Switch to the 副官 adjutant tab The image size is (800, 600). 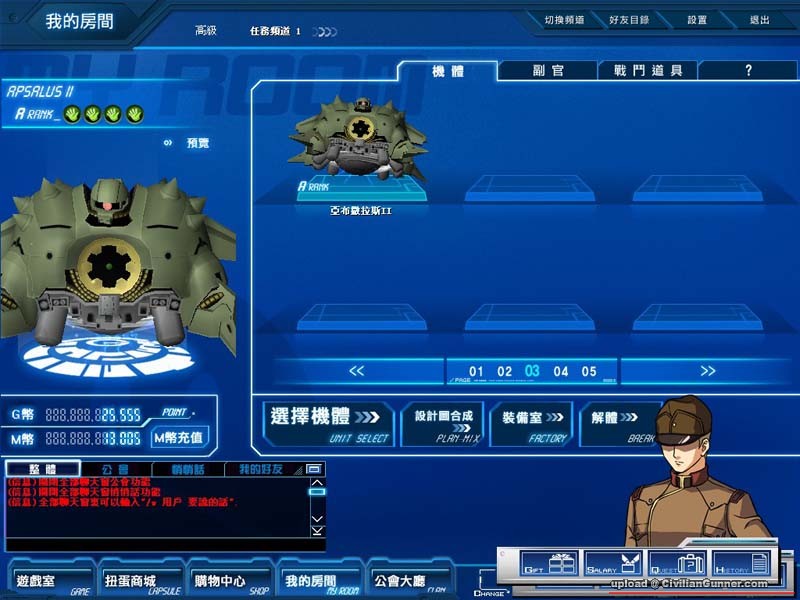coord(548,71)
